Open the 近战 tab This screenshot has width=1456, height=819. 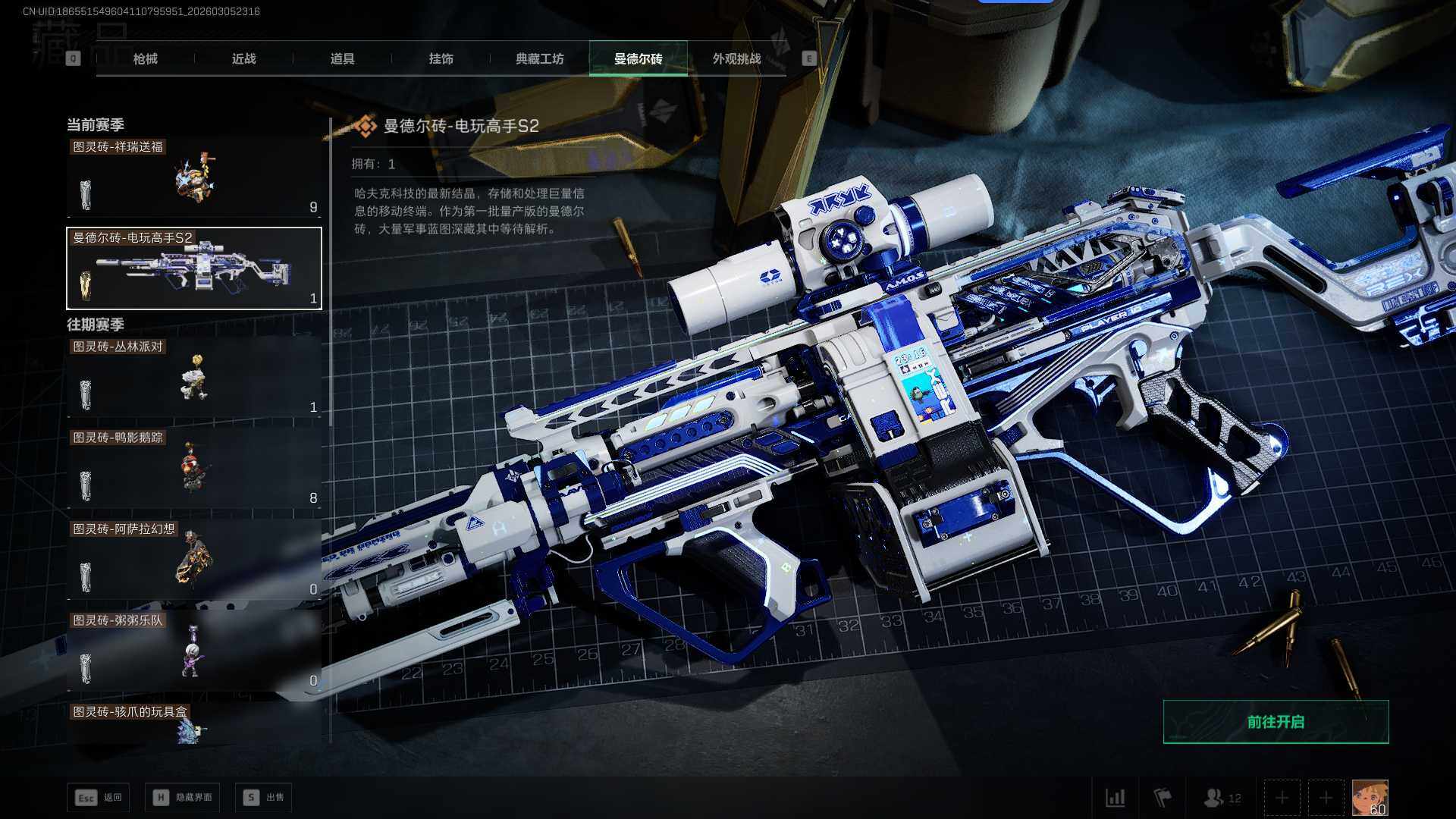[243, 58]
